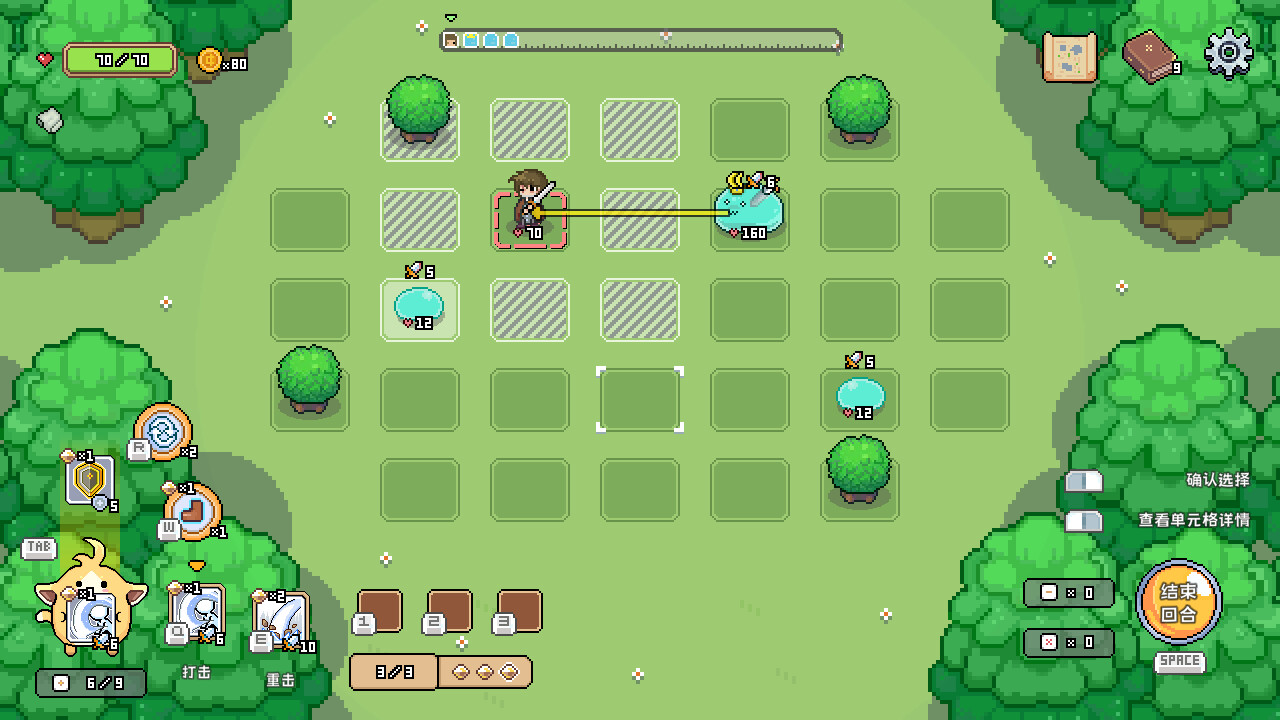1280x720 pixels.
Task: Open item slot 1 at the bottom
Action: click(378, 611)
